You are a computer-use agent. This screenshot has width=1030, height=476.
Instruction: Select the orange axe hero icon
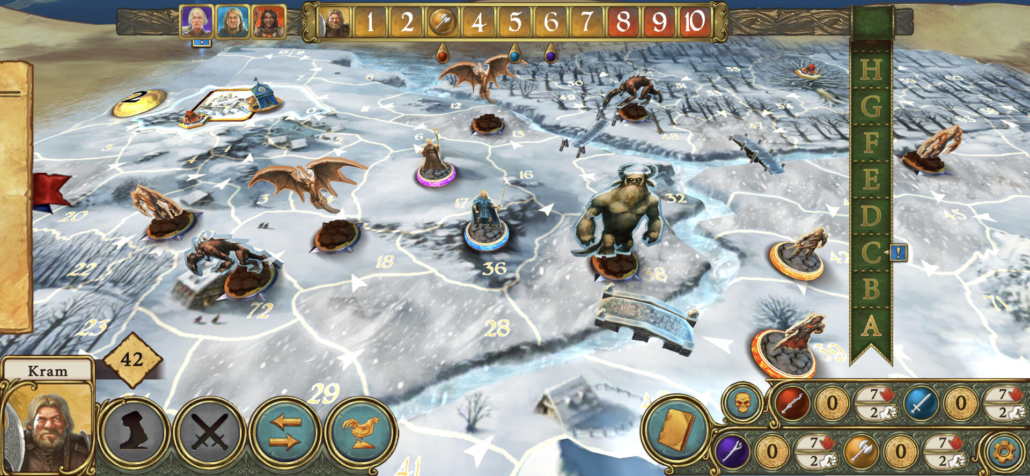[862, 451]
